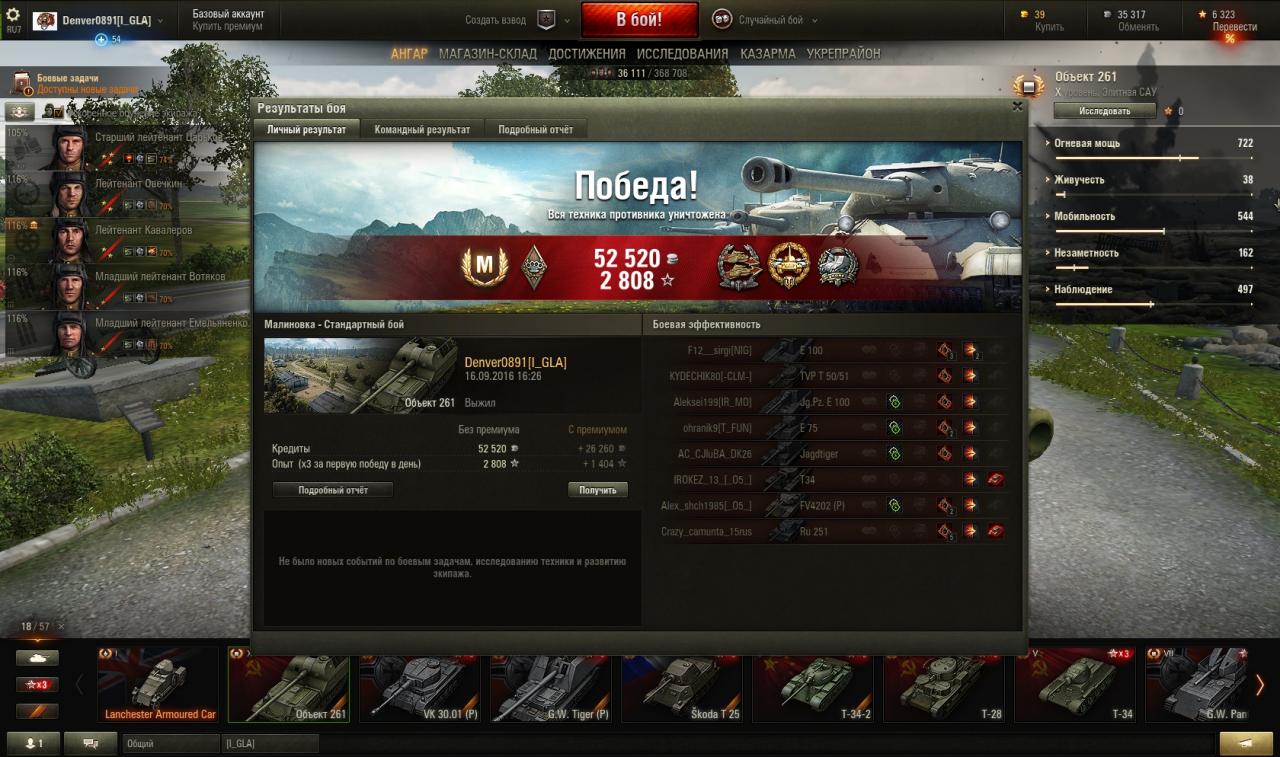Screen dimensions: 1280x757
Task: Click Создать взвод to create a platoon
Action: pos(495,20)
